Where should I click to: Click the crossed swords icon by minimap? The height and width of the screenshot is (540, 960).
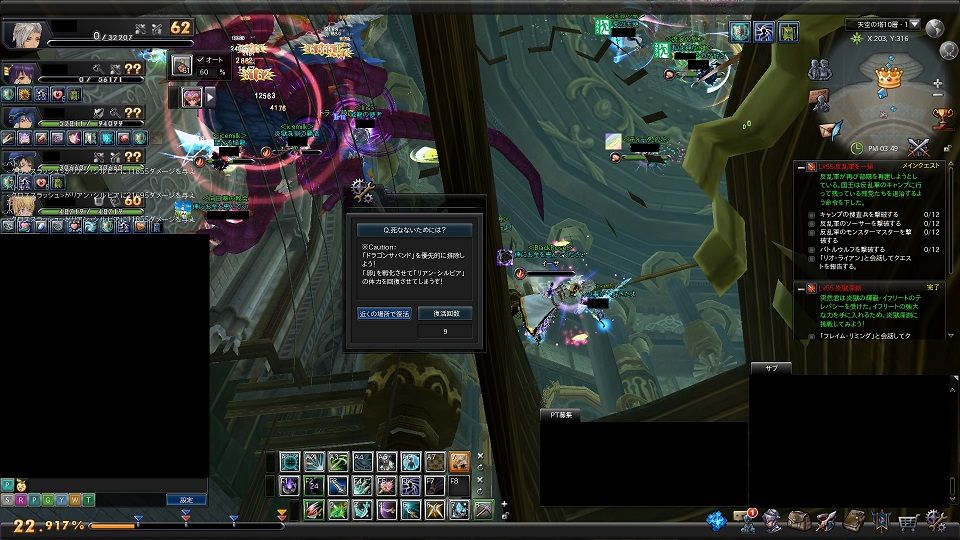pos(918,147)
